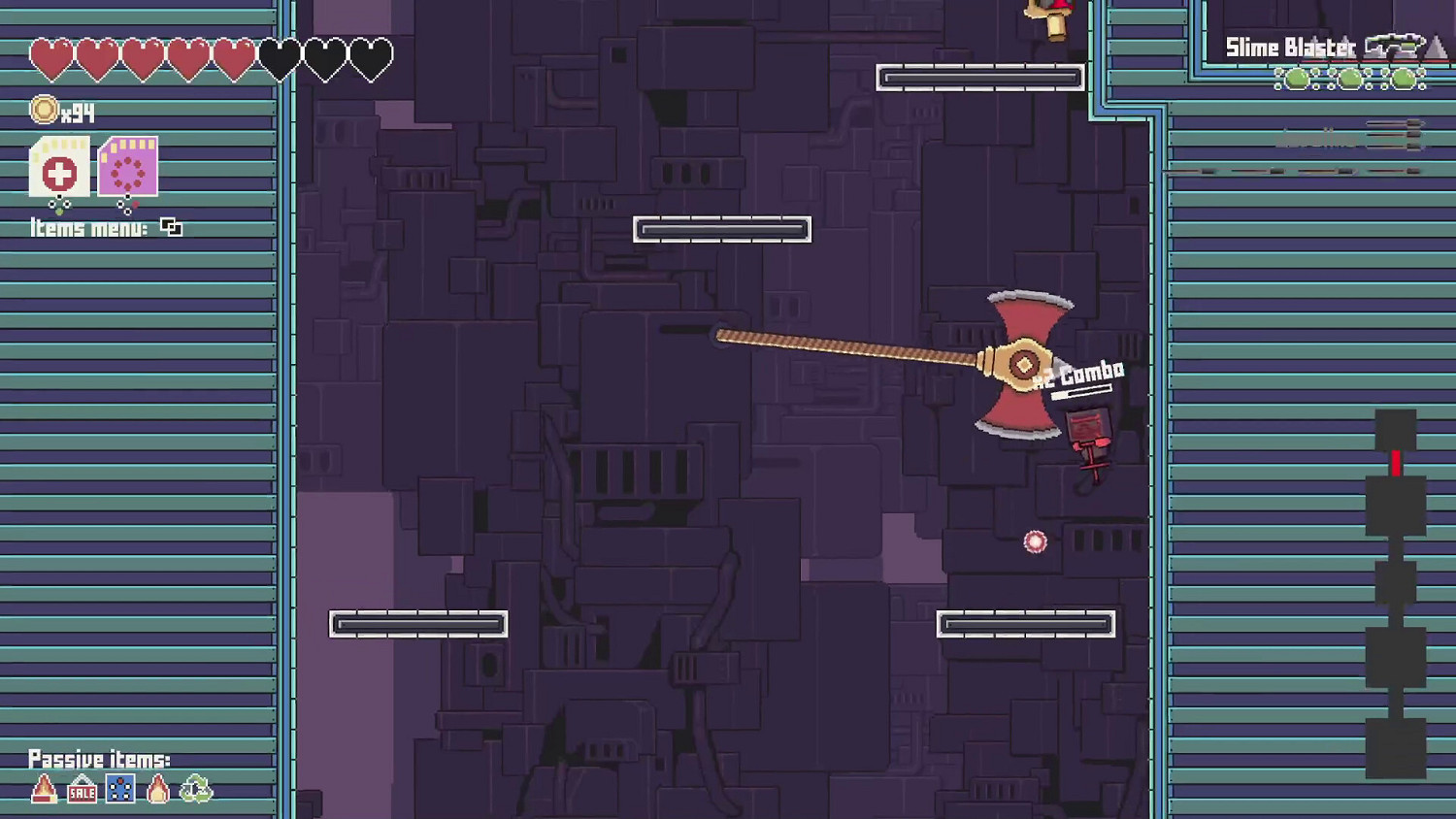
Task: Click the gold coin counter showing x94
Action: pyautogui.click(x=60, y=111)
